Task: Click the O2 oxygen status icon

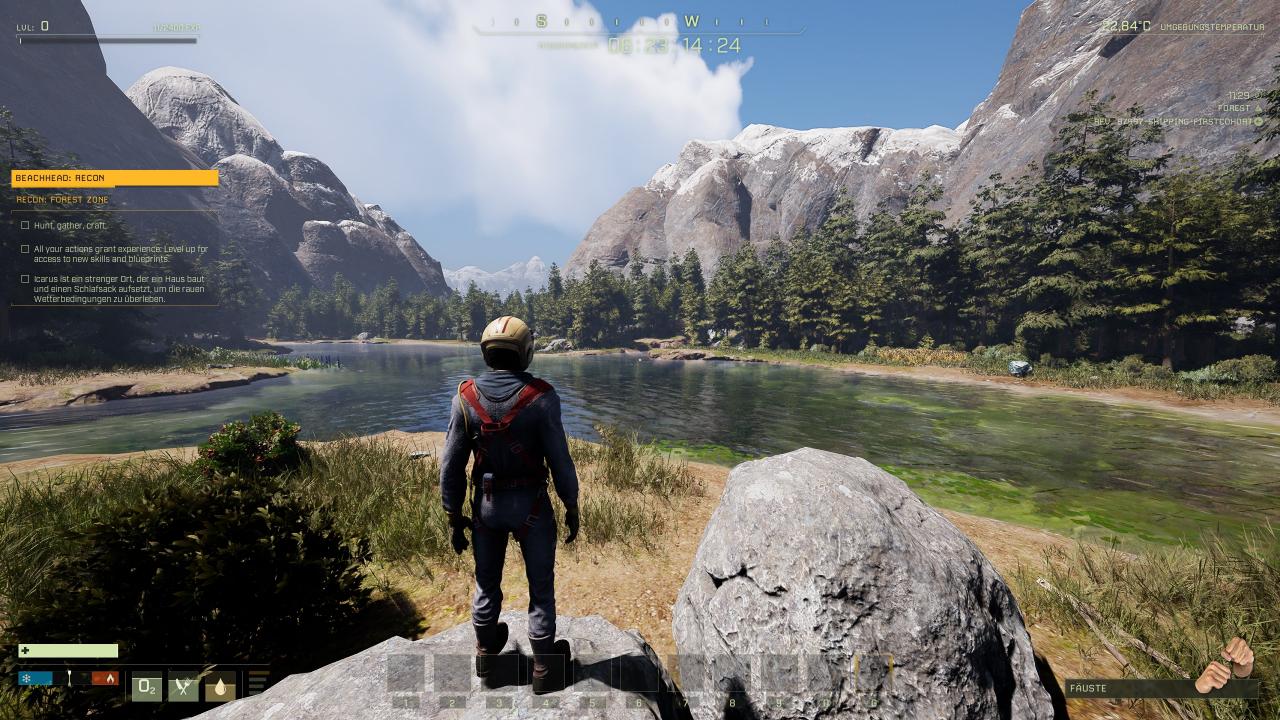Action: pyautogui.click(x=147, y=687)
